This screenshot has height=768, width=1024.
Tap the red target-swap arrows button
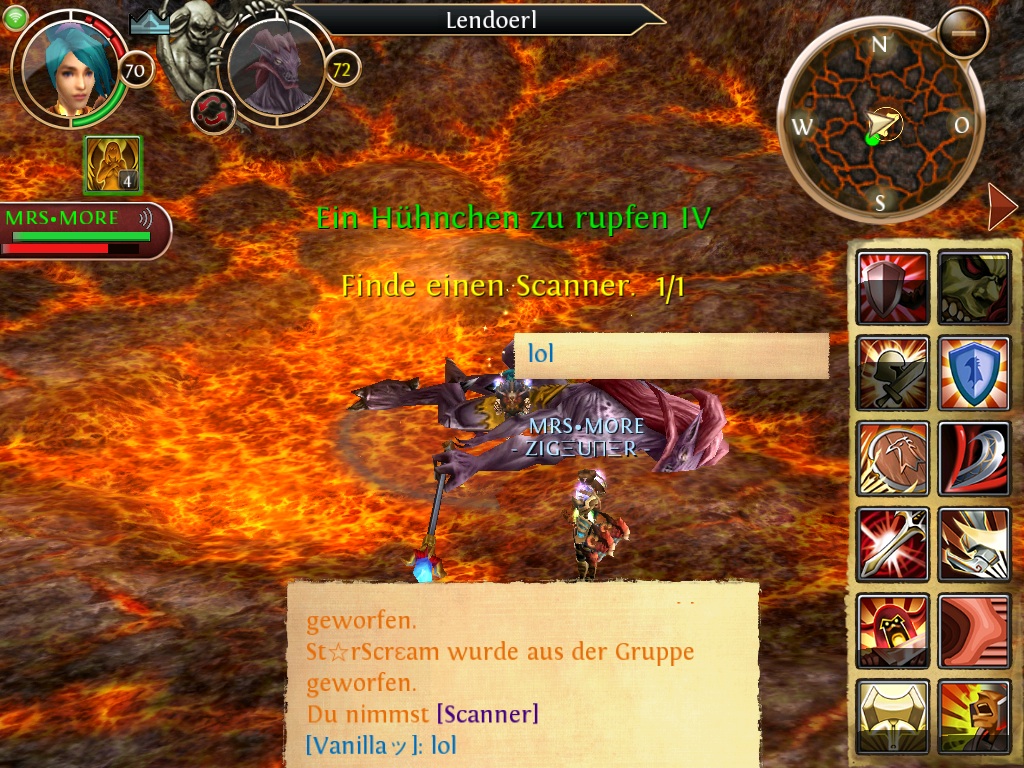[x=213, y=111]
